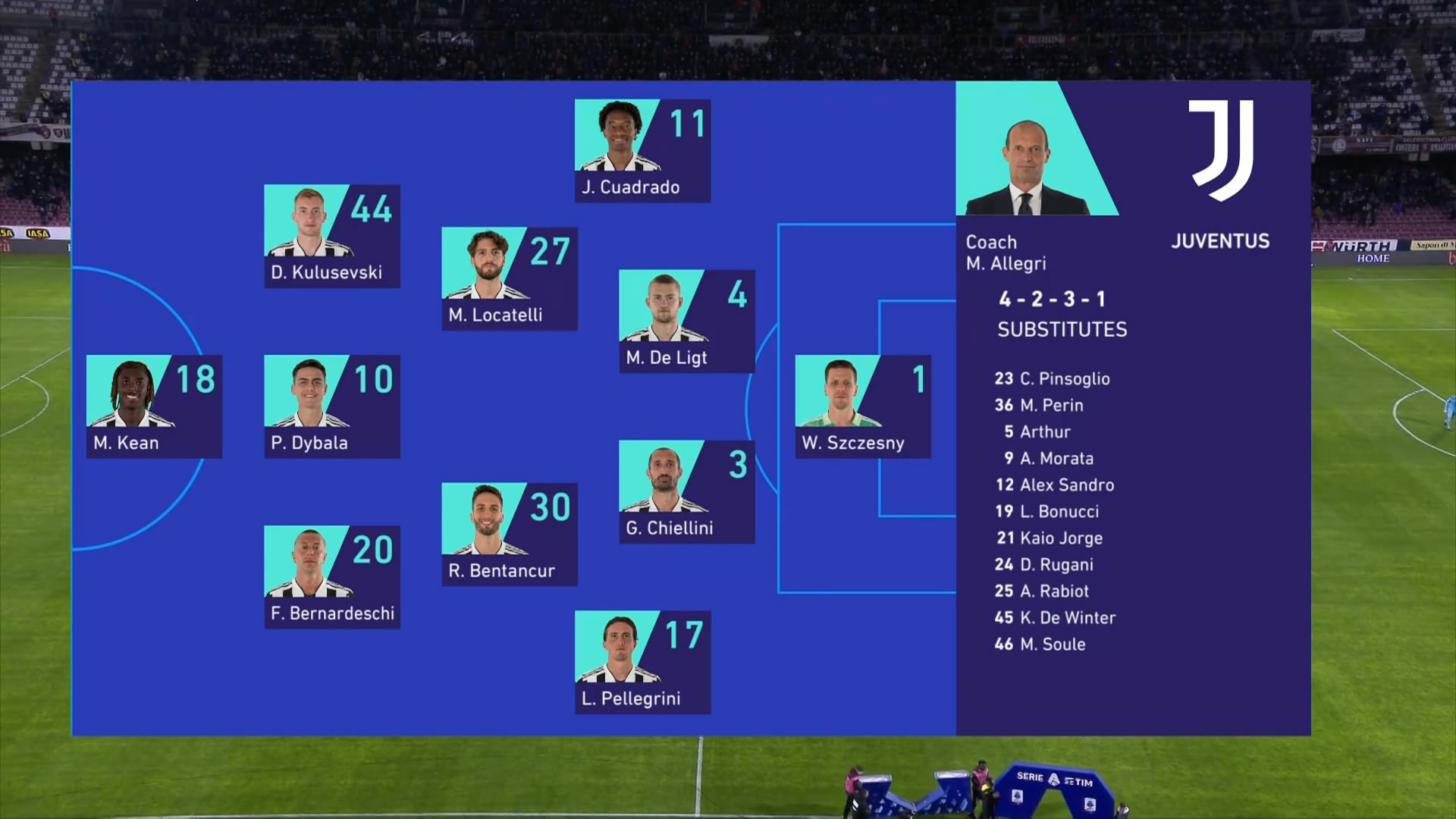Select M. Kean's player card
The width and height of the screenshot is (1456, 819).
154,406
